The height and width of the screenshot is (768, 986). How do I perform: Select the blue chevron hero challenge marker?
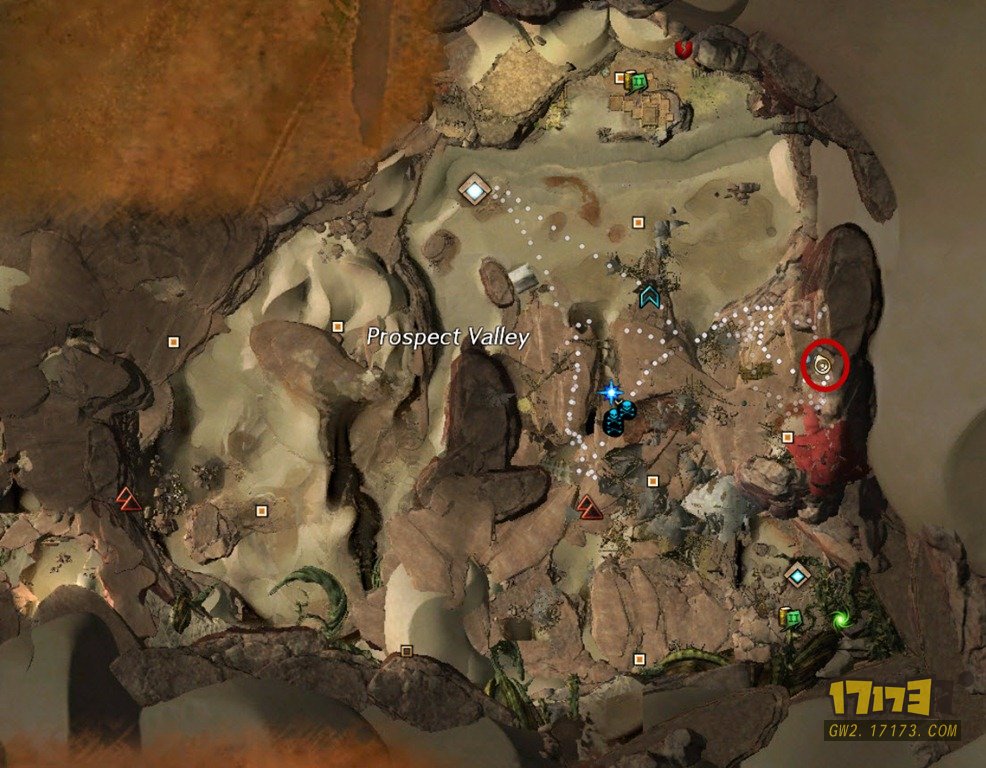click(650, 295)
